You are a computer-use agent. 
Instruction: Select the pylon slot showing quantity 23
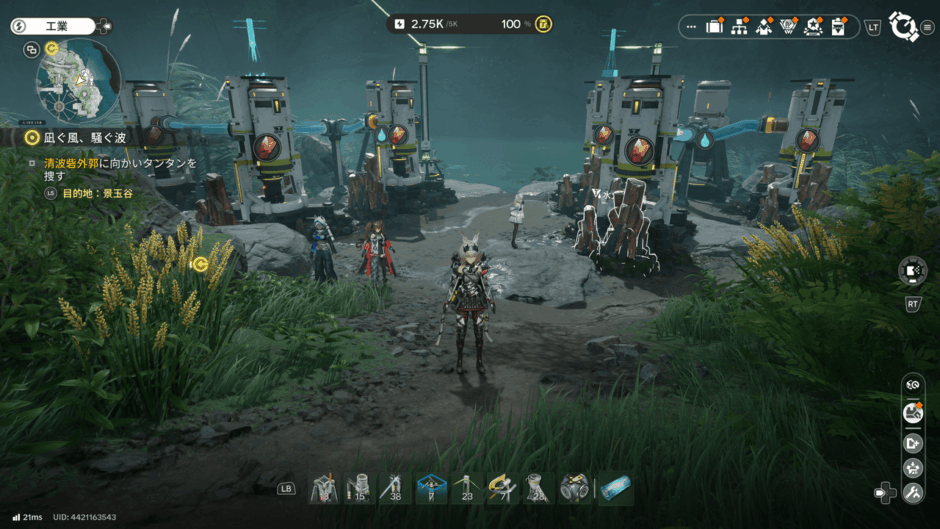click(466, 488)
